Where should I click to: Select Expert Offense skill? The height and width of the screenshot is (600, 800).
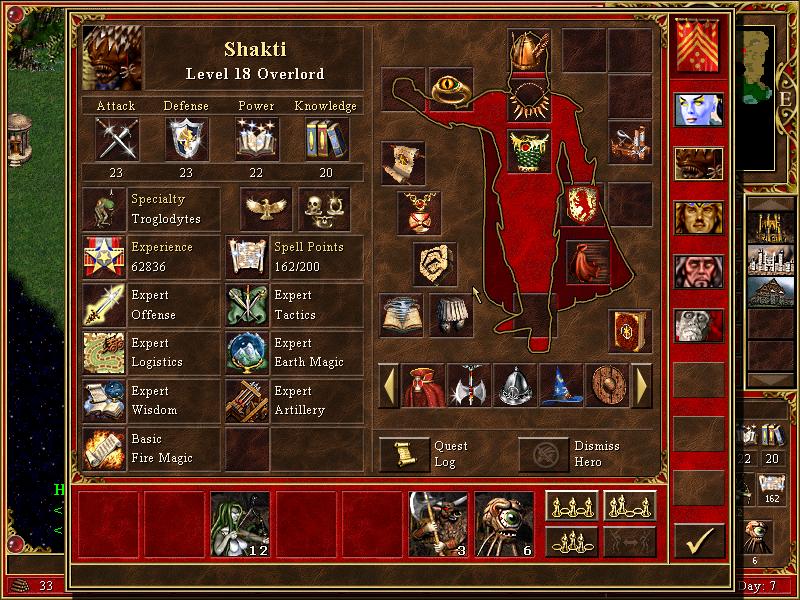[104, 305]
